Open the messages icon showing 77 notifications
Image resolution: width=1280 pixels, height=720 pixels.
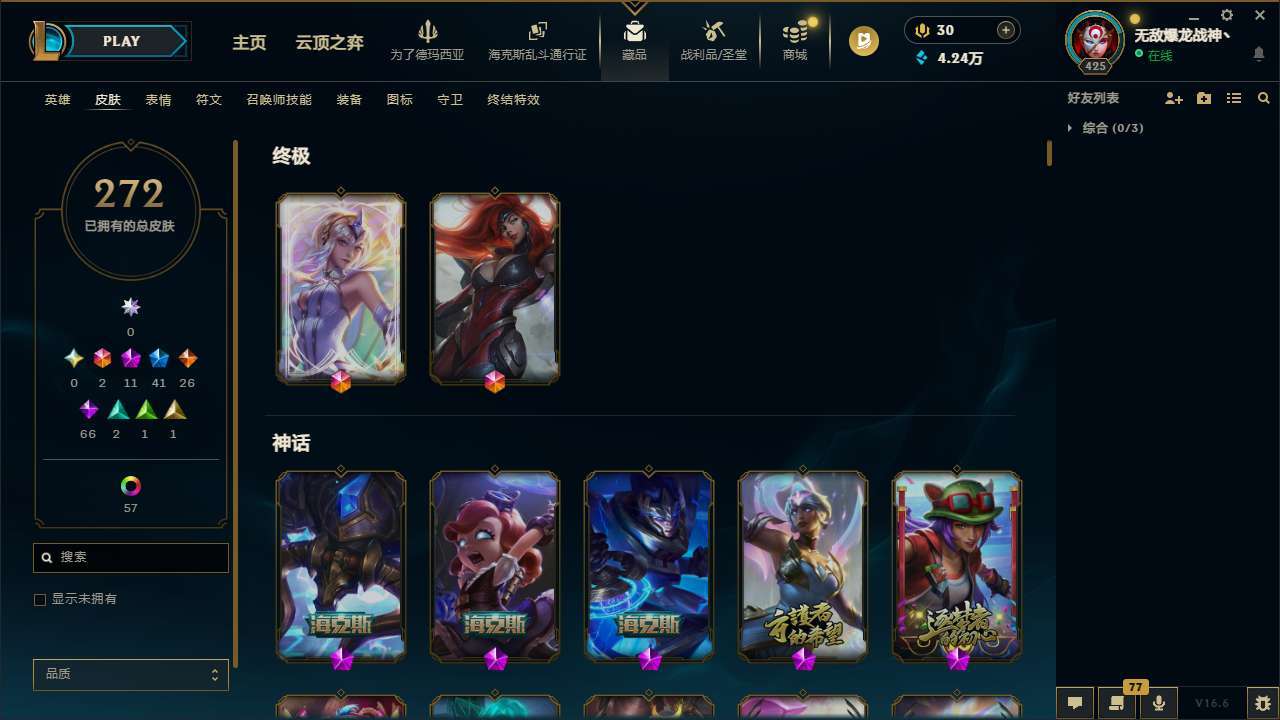click(1116, 703)
